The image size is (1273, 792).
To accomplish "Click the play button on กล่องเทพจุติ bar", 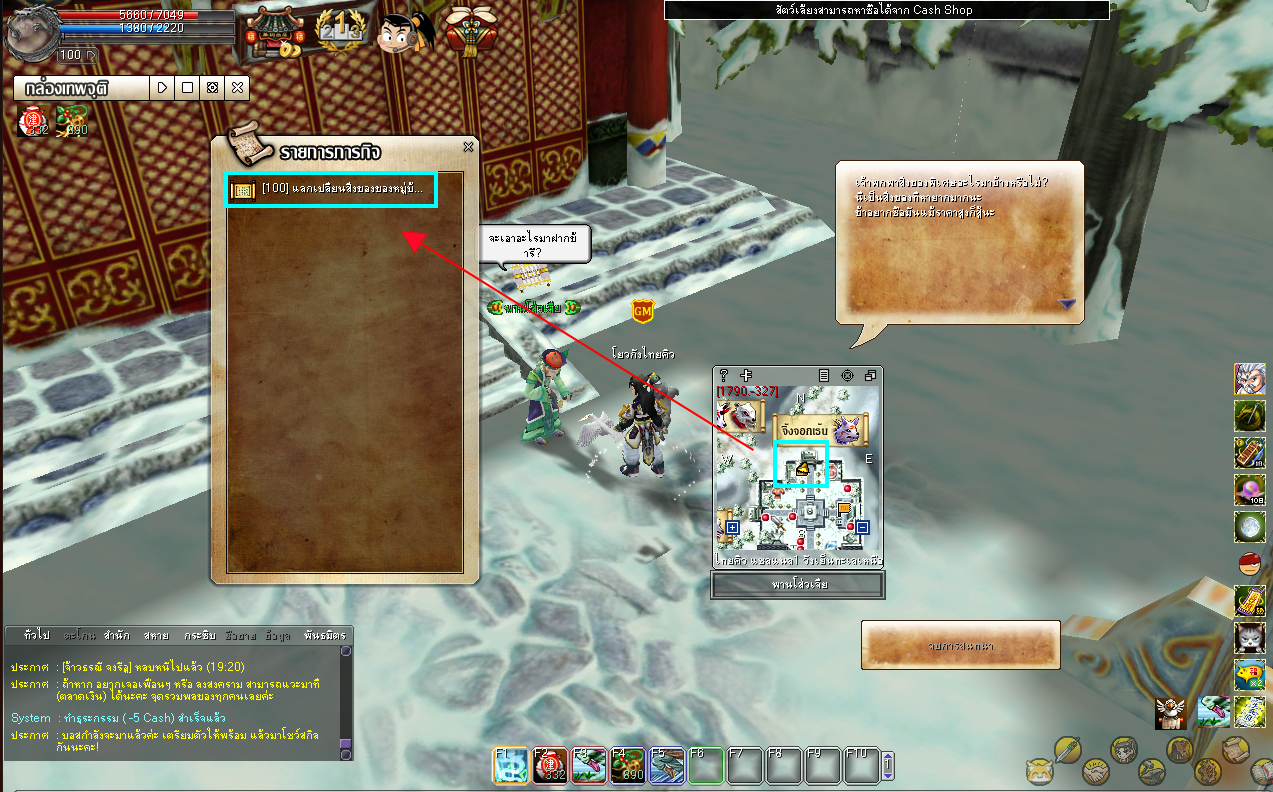I will [163, 88].
